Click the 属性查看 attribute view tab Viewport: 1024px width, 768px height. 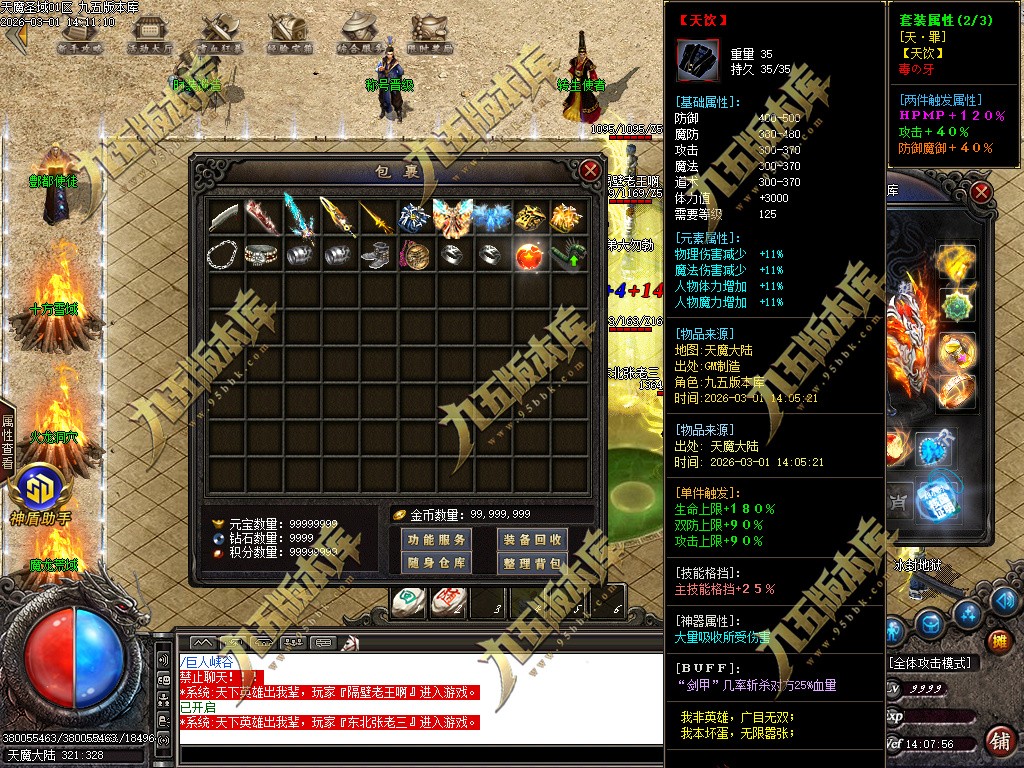8,441
